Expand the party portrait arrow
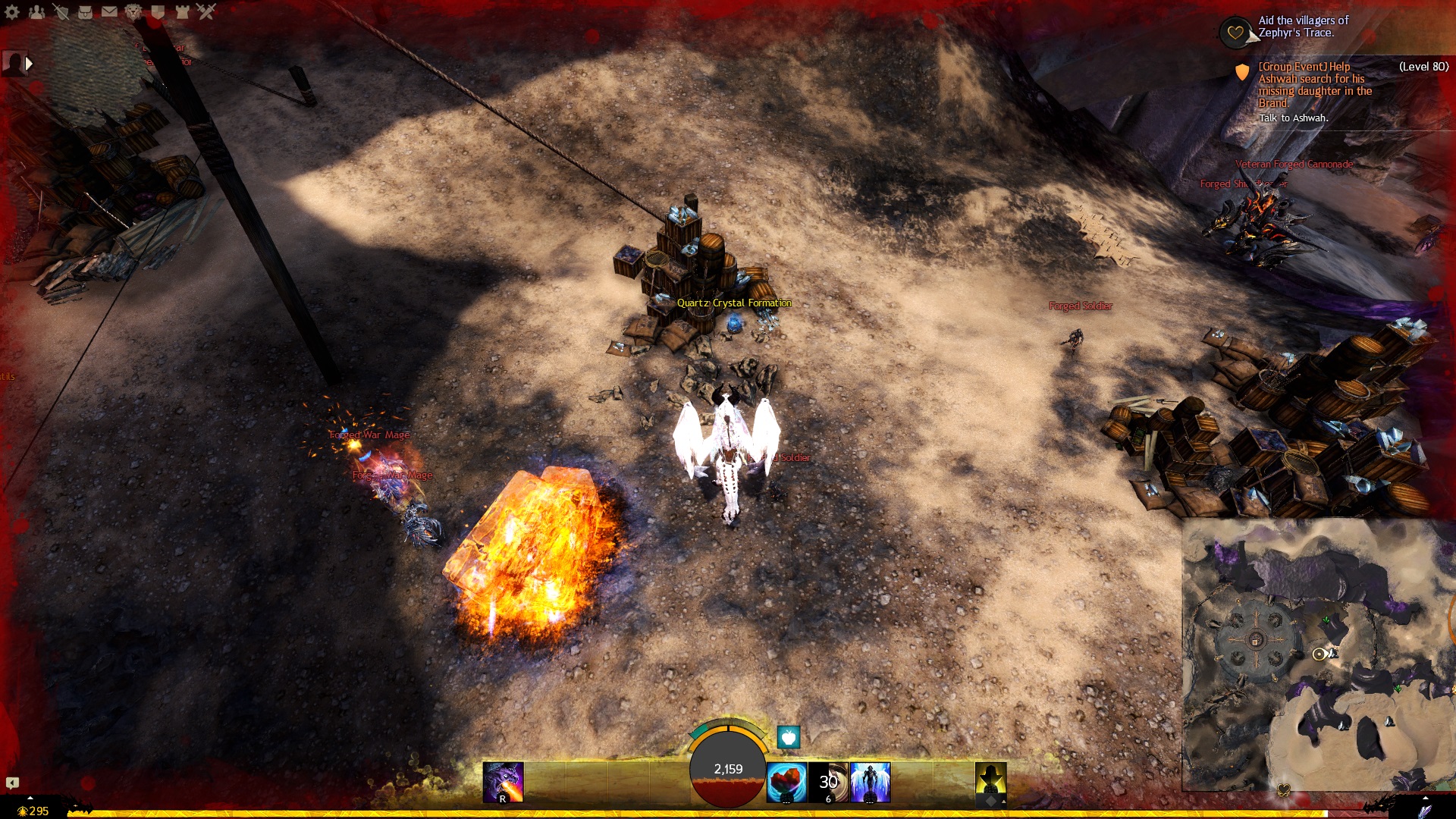 coord(29,64)
